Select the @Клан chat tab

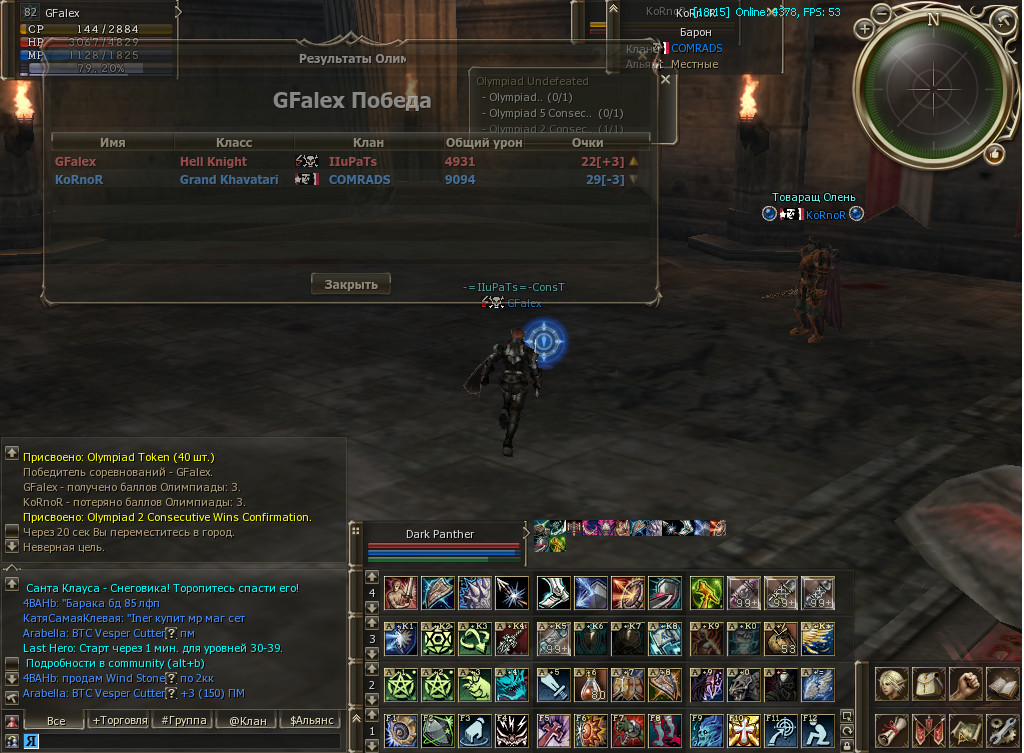click(x=246, y=720)
